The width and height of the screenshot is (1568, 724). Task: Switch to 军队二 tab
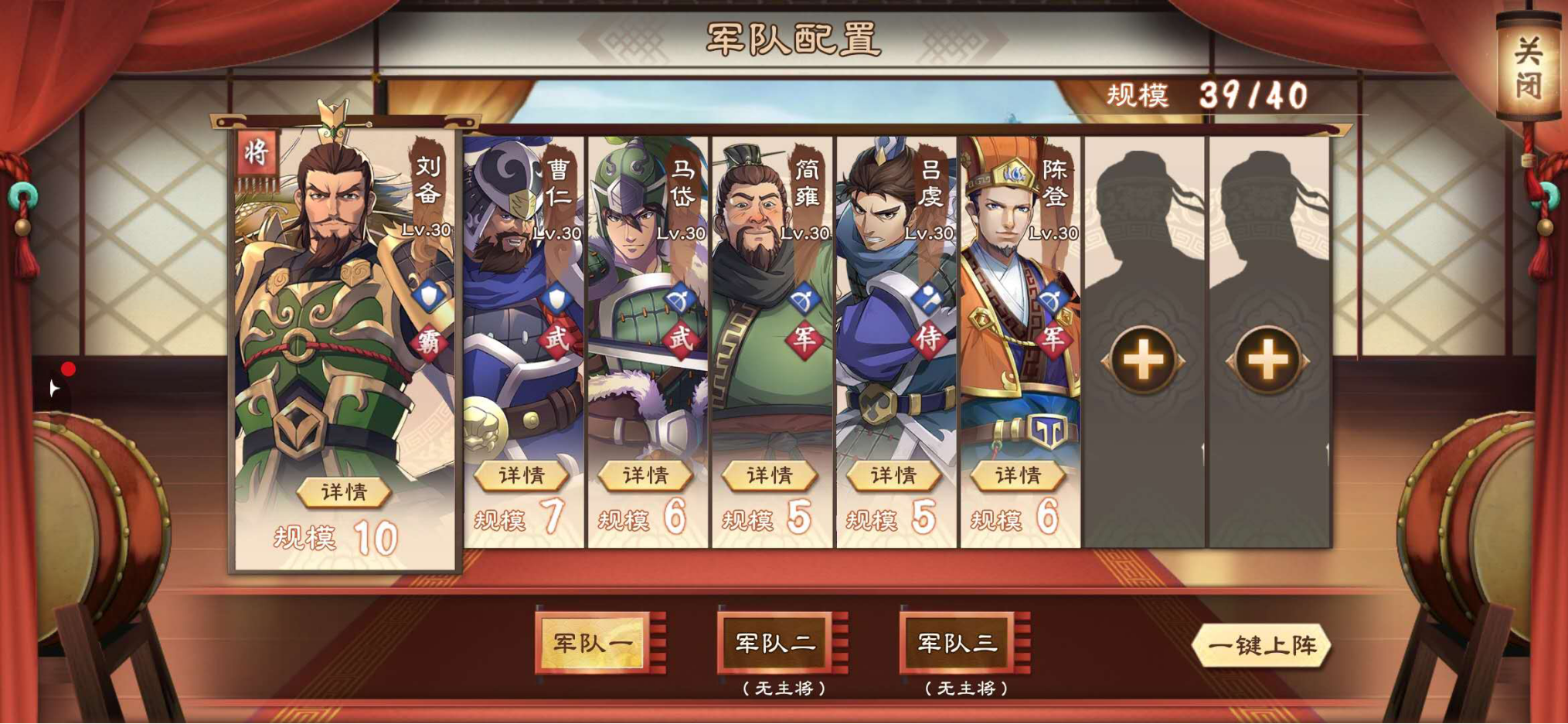tap(775, 643)
